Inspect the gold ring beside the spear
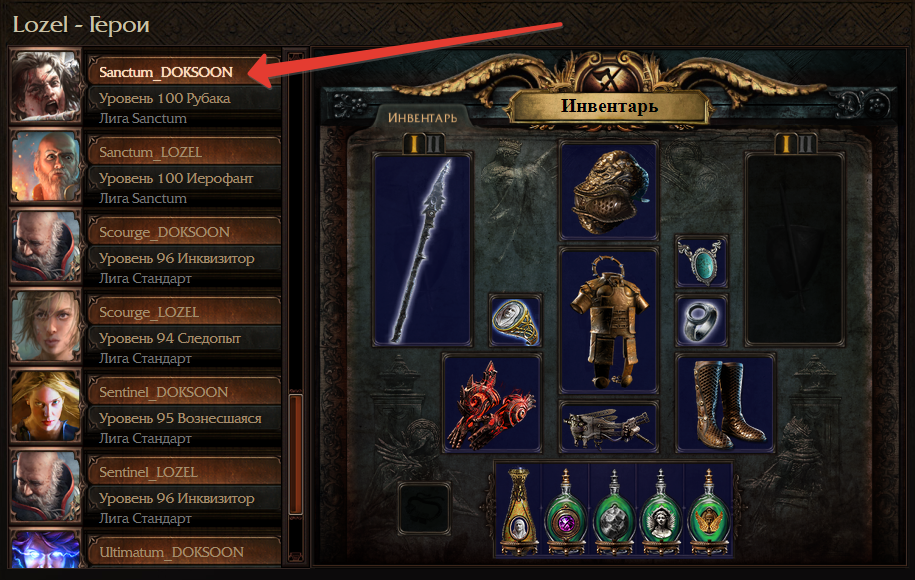915x580 pixels. coord(516,320)
